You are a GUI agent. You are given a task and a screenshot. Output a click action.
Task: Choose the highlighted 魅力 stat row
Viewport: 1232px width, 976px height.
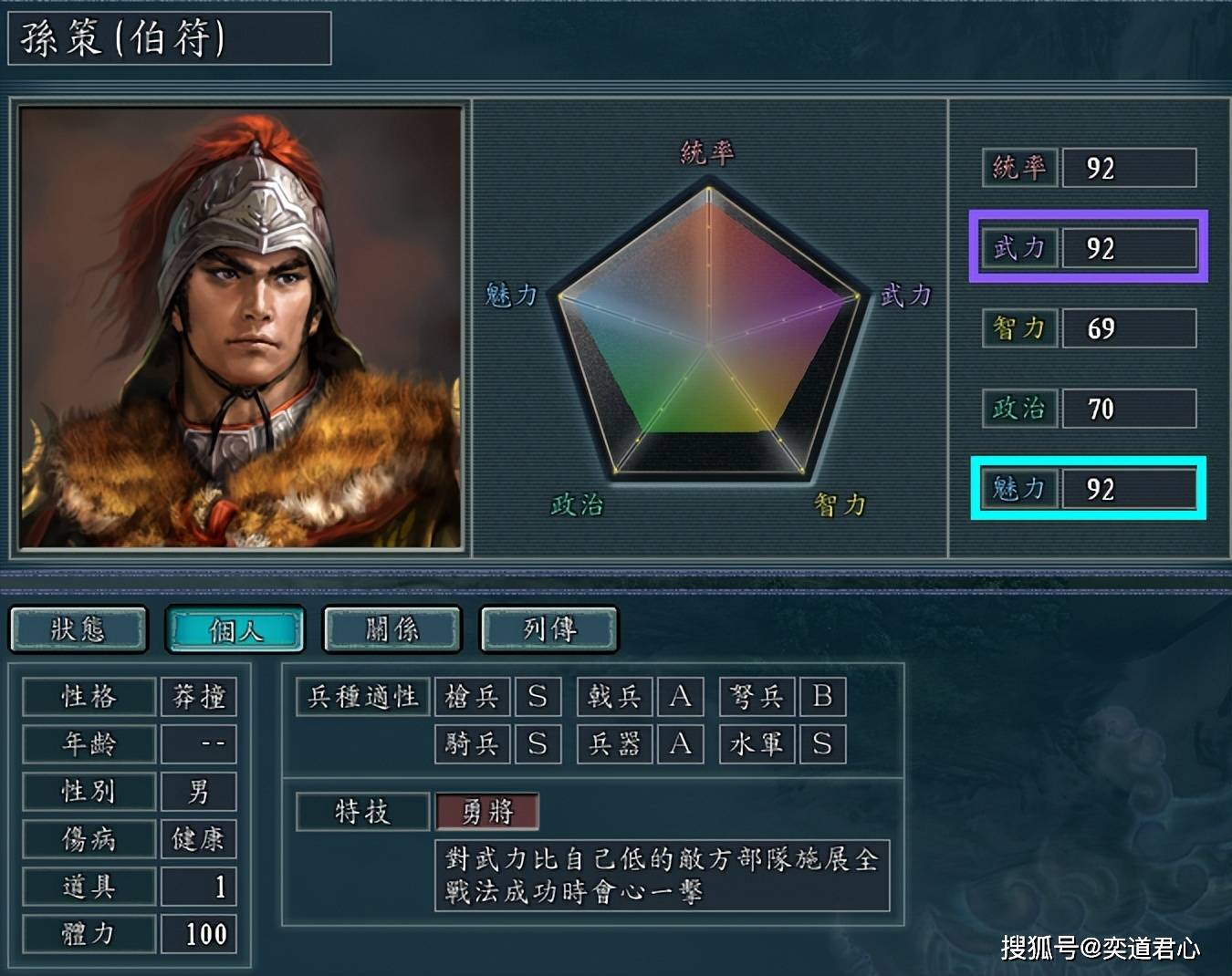pyautogui.click(x=1088, y=489)
